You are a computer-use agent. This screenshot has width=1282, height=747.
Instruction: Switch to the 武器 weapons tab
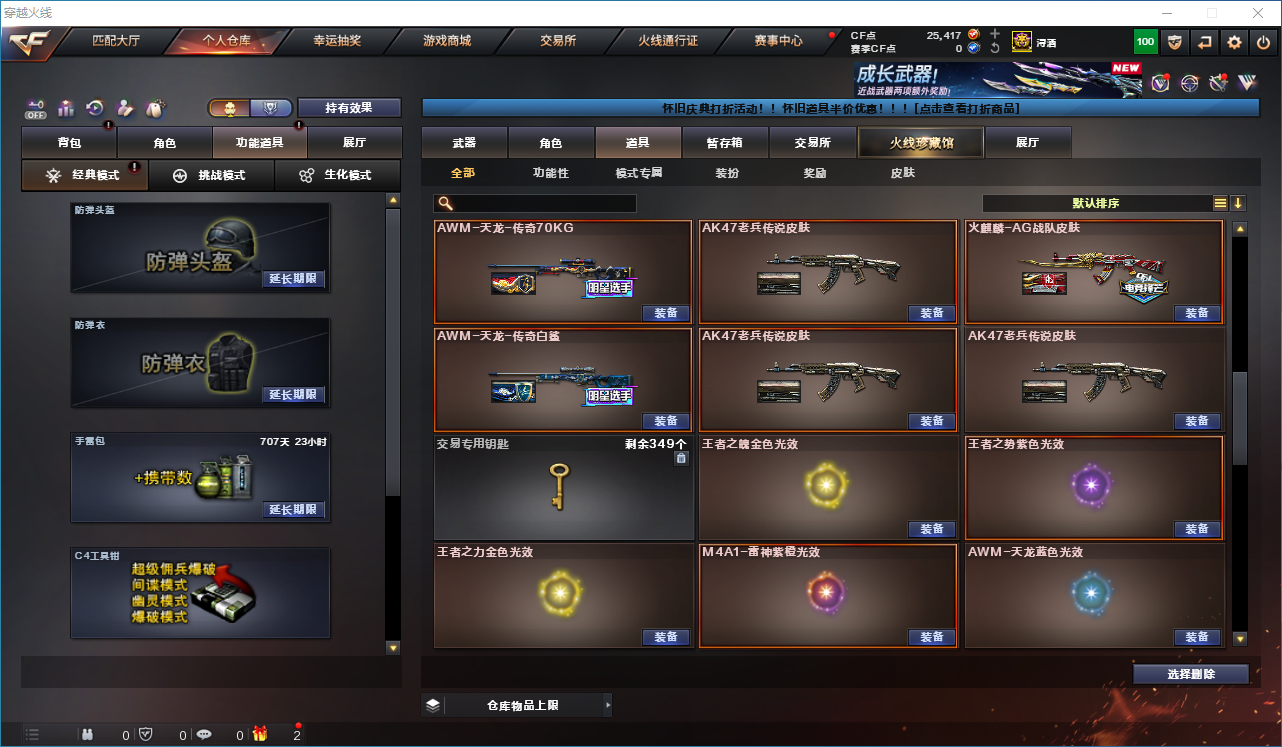464,143
